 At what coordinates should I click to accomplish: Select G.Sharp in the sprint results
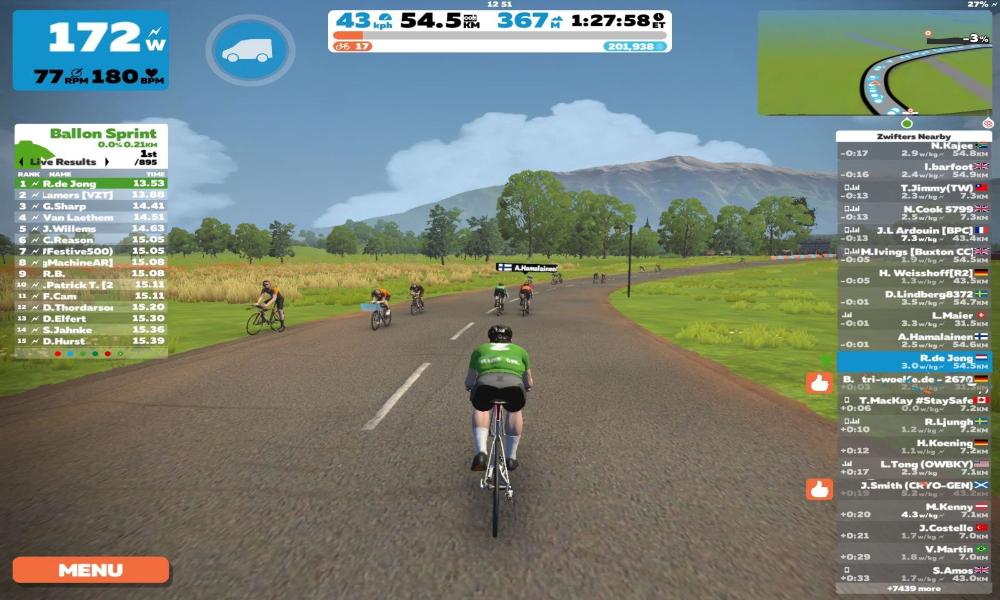(x=90, y=205)
